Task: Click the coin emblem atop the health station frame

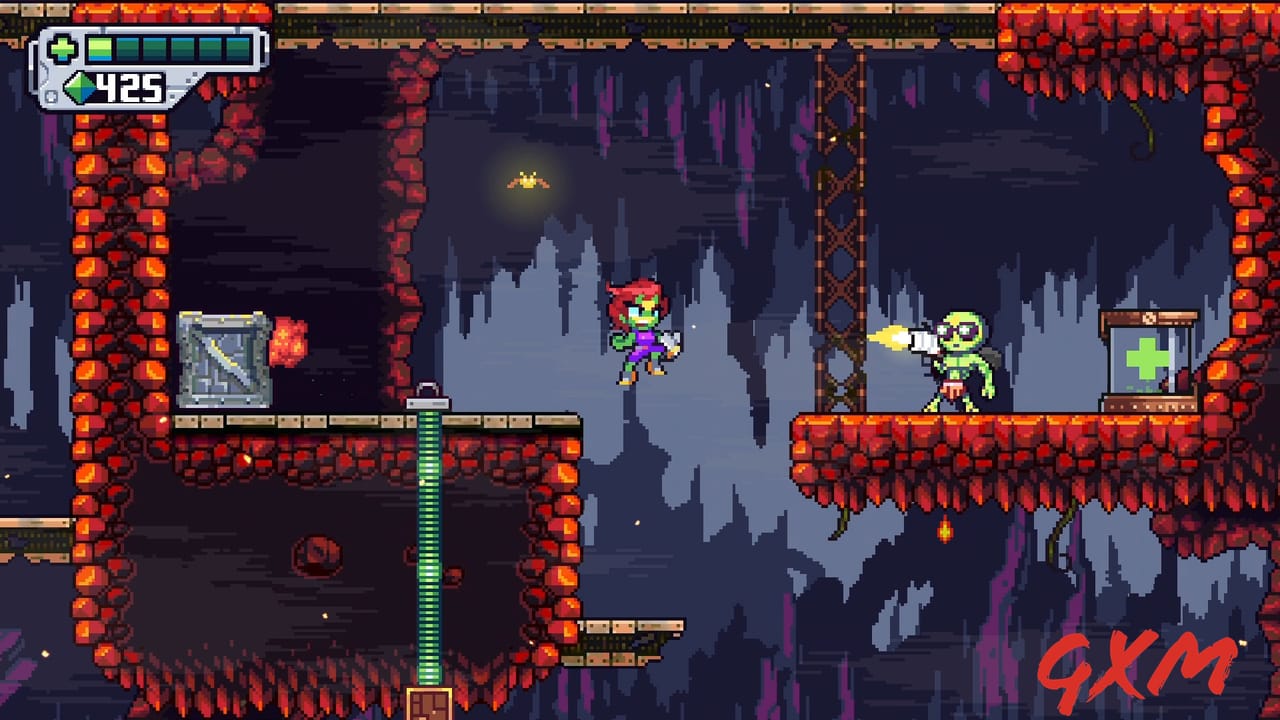Action: click(1149, 317)
